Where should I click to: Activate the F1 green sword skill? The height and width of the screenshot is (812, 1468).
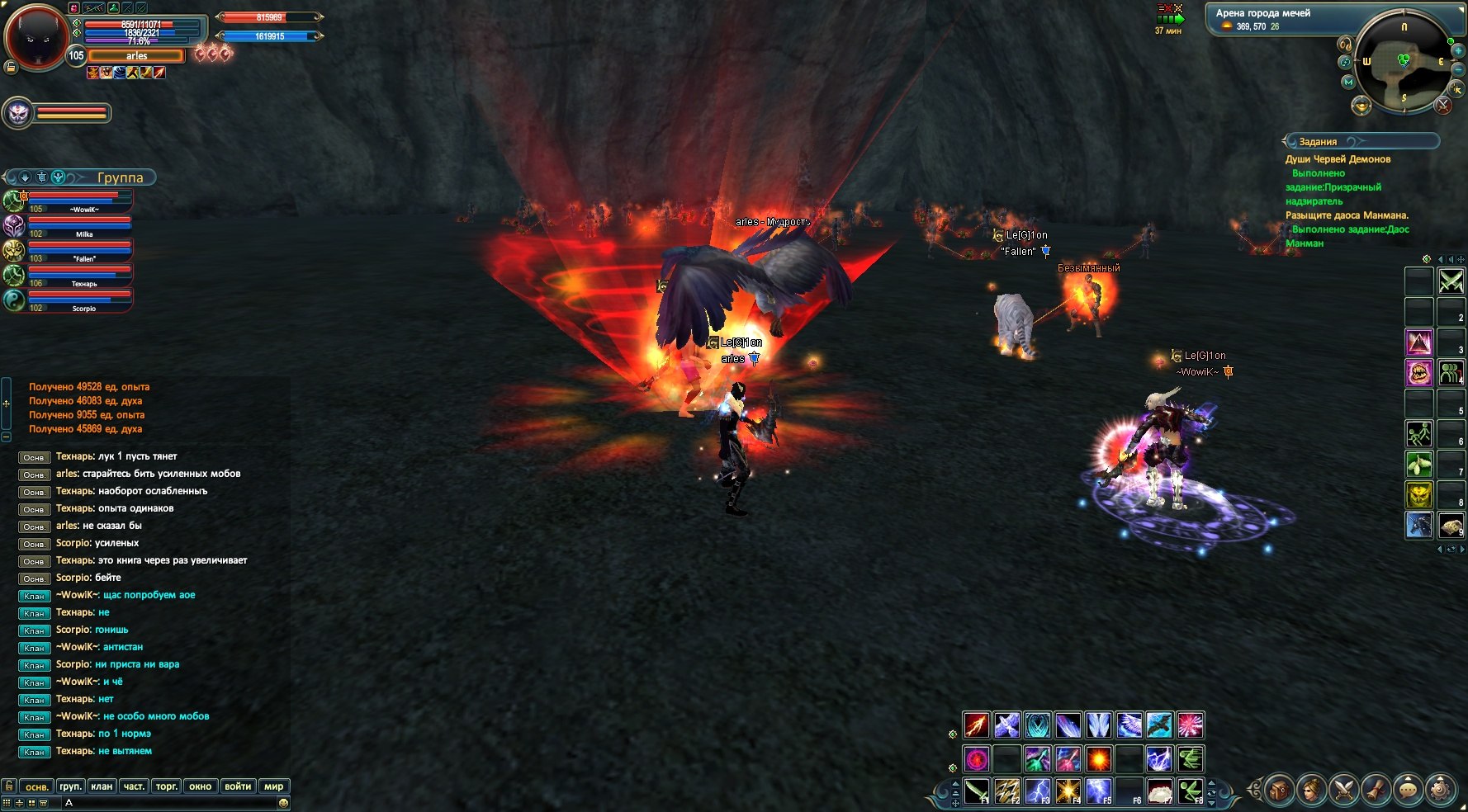(x=977, y=791)
